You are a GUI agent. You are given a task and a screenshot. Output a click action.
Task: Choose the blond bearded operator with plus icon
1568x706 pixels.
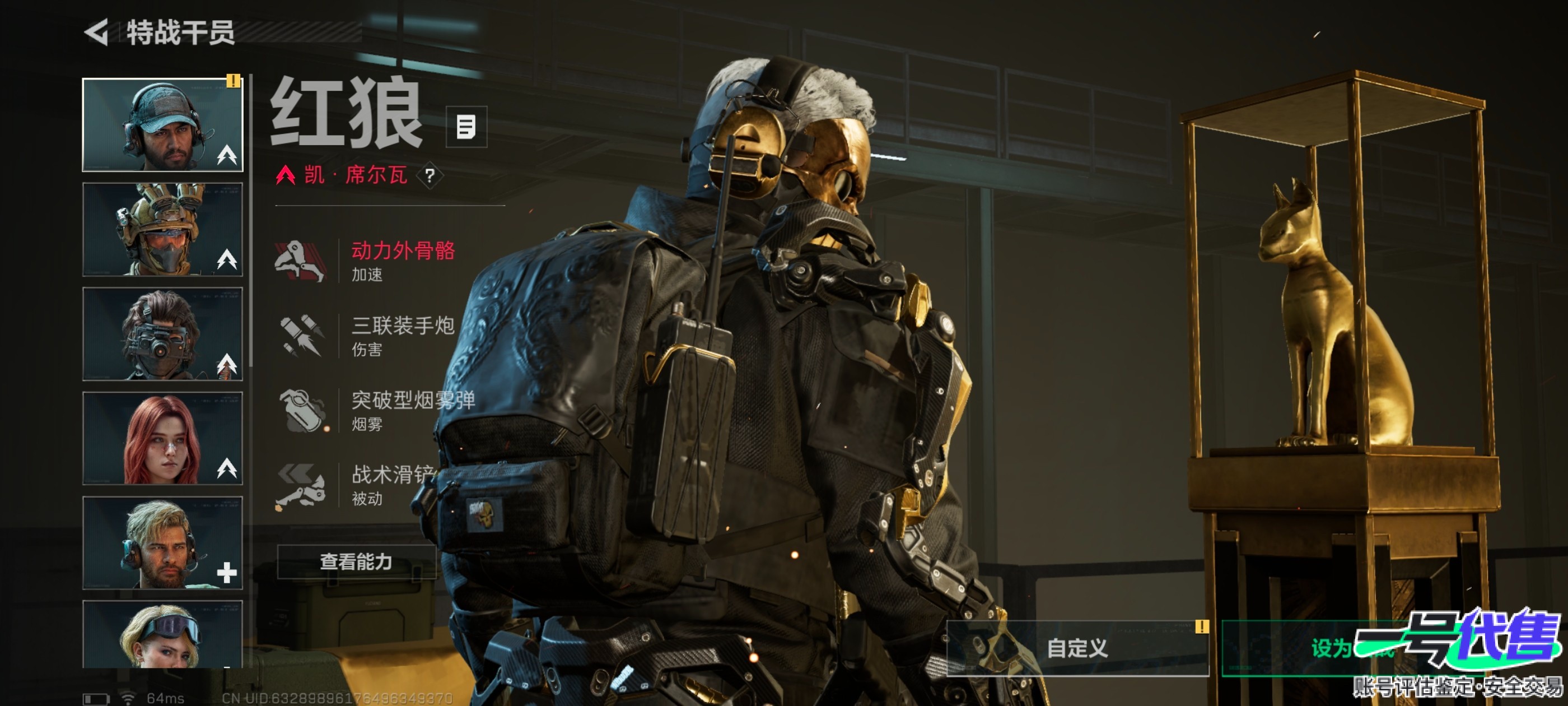point(162,542)
